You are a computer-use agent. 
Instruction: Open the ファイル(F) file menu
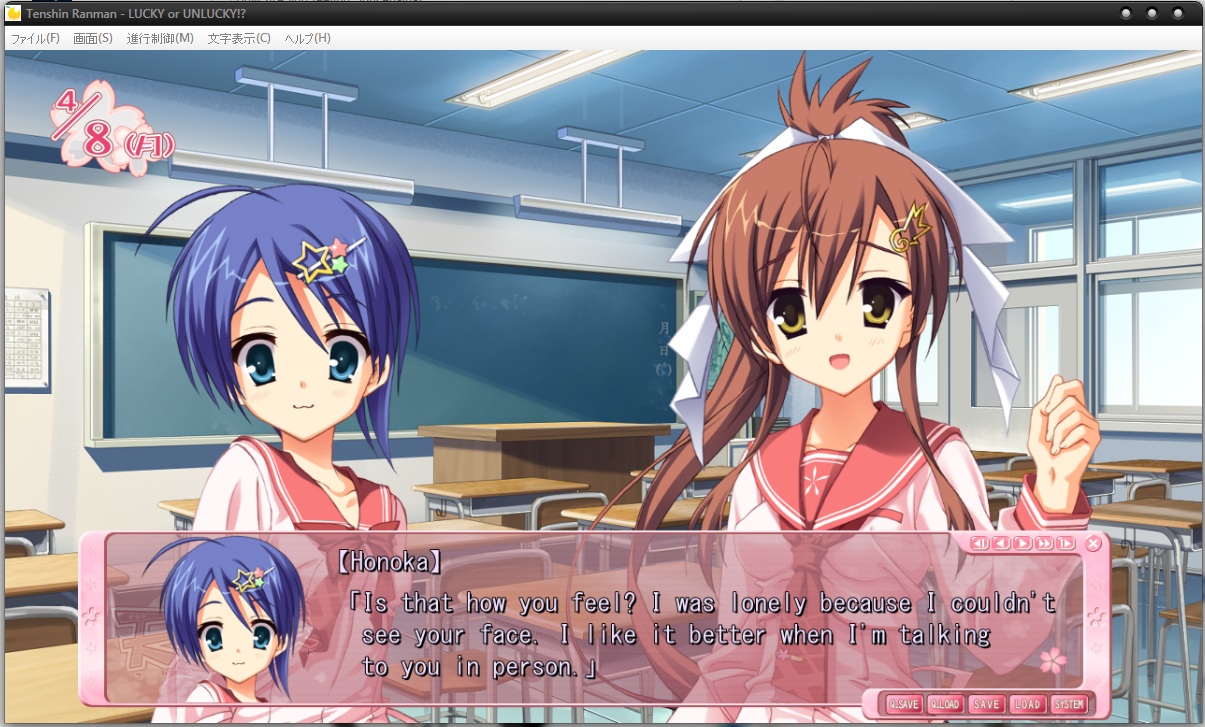pyautogui.click(x=35, y=38)
